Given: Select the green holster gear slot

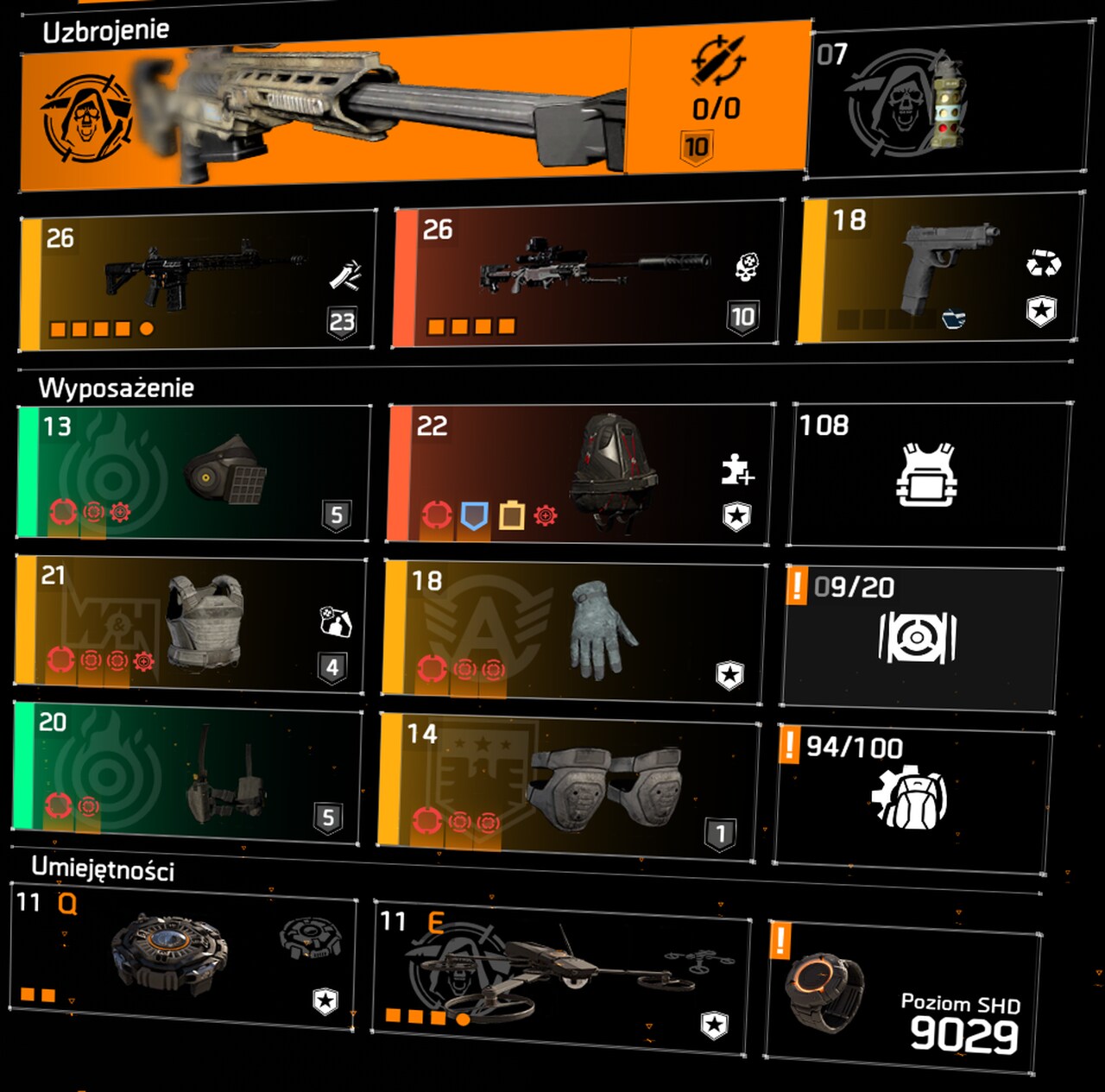Looking at the screenshot, I should pos(188,774).
